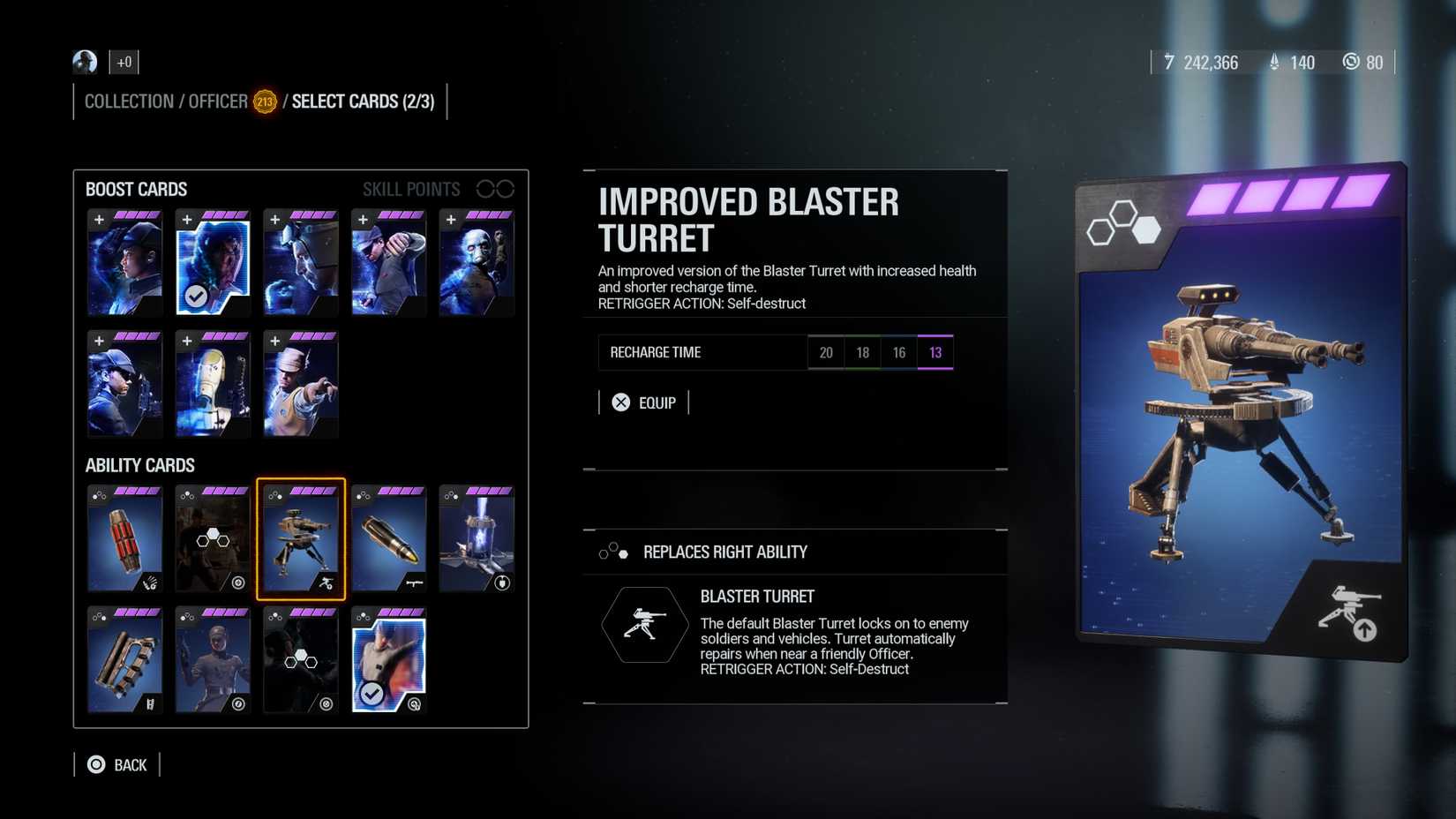Click the skill points spectacles icon
The height and width of the screenshot is (819, 1456).
tap(497, 188)
